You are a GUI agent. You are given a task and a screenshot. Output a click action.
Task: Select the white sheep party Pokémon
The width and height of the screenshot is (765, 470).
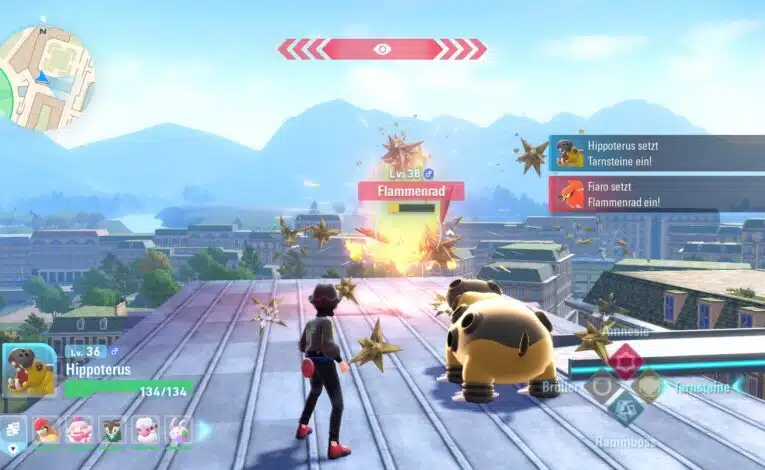pos(146,430)
